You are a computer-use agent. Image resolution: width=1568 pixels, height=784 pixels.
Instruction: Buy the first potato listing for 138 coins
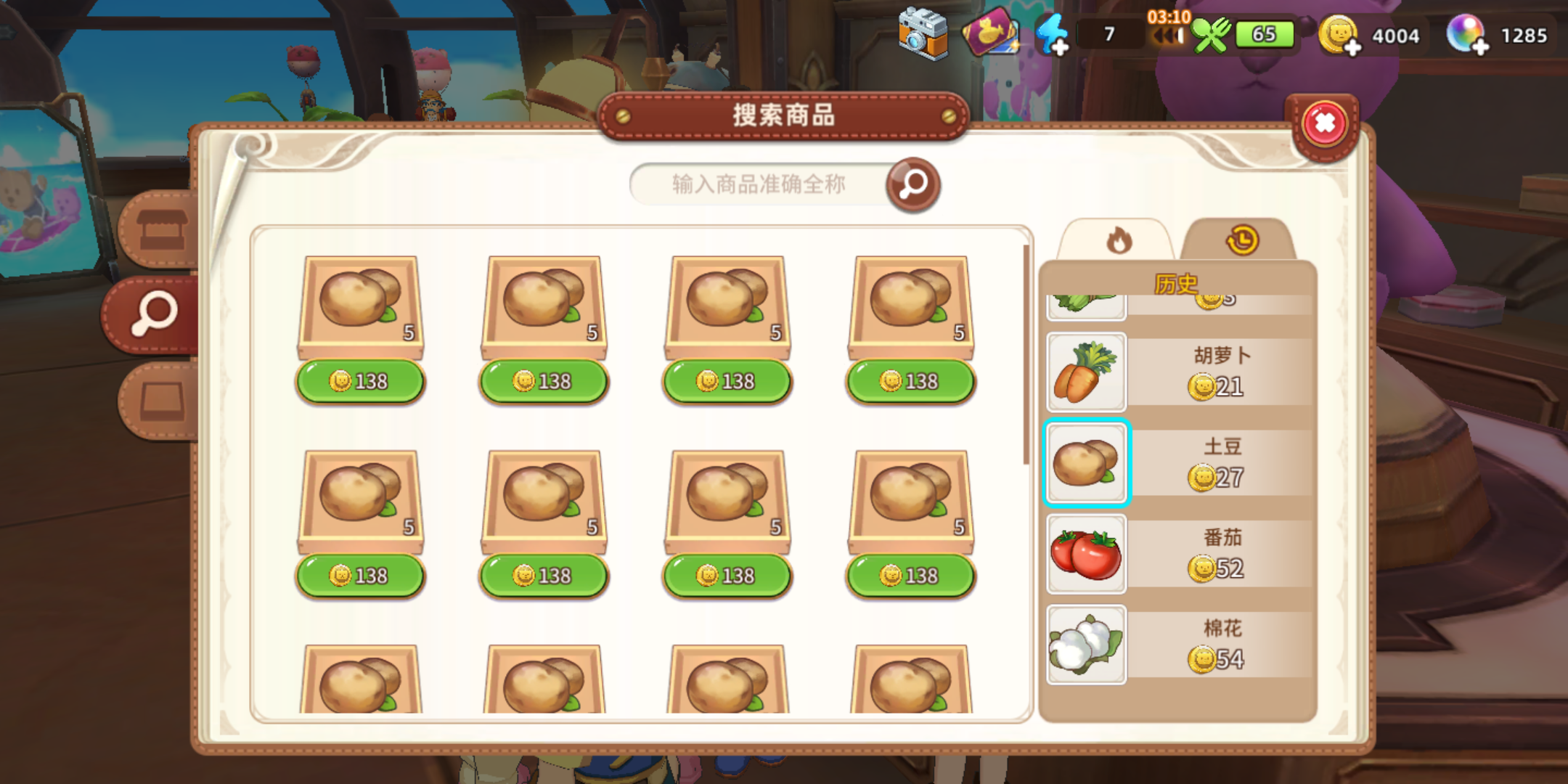359,380
